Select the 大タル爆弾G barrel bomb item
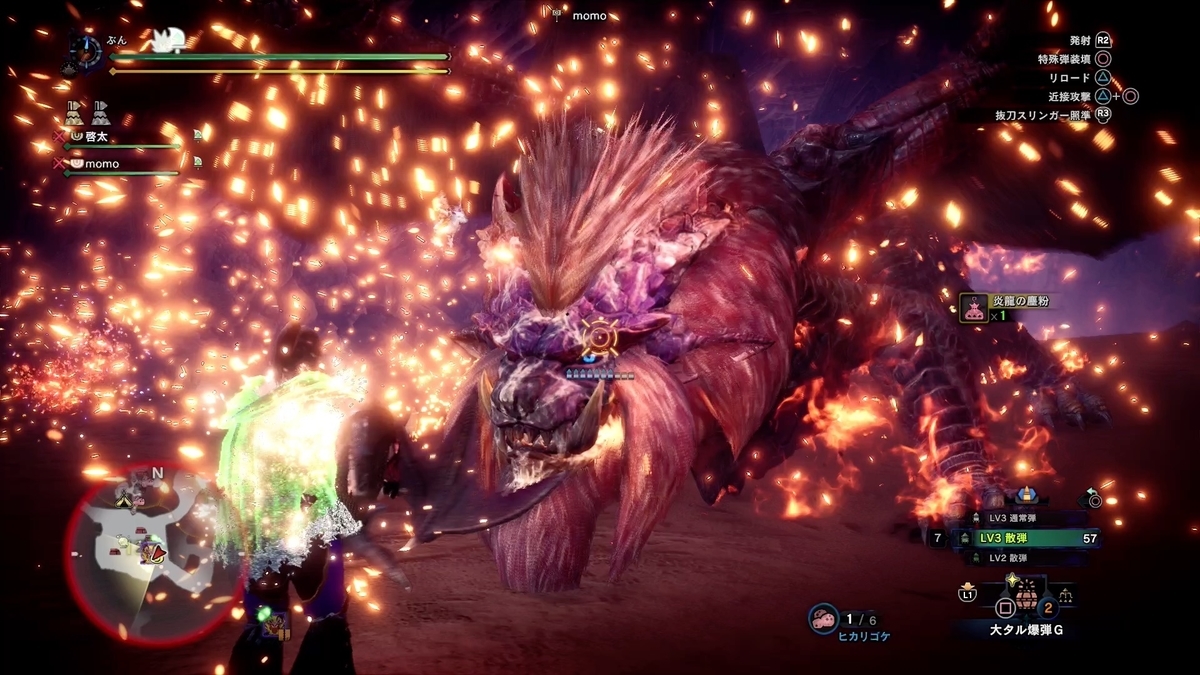 click(1026, 602)
